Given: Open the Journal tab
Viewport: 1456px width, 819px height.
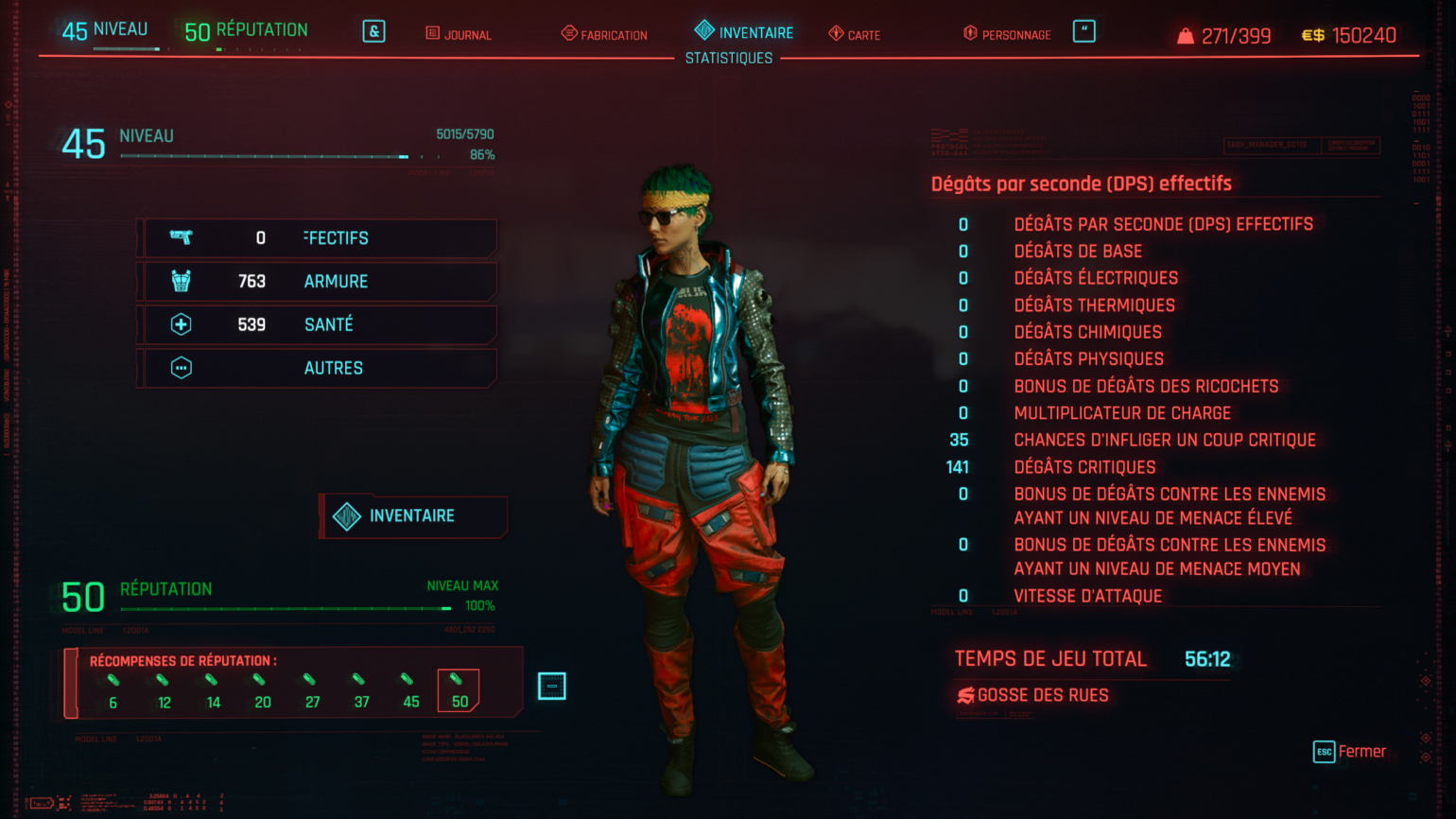Looking at the screenshot, I should [459, 35].
